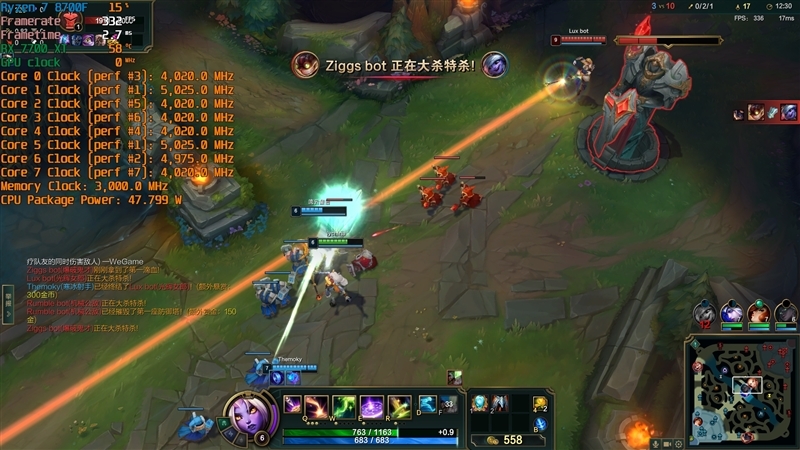Cast the D summoner spell
This screenshot has width=800, height=450.
click(x=424, y=404)
